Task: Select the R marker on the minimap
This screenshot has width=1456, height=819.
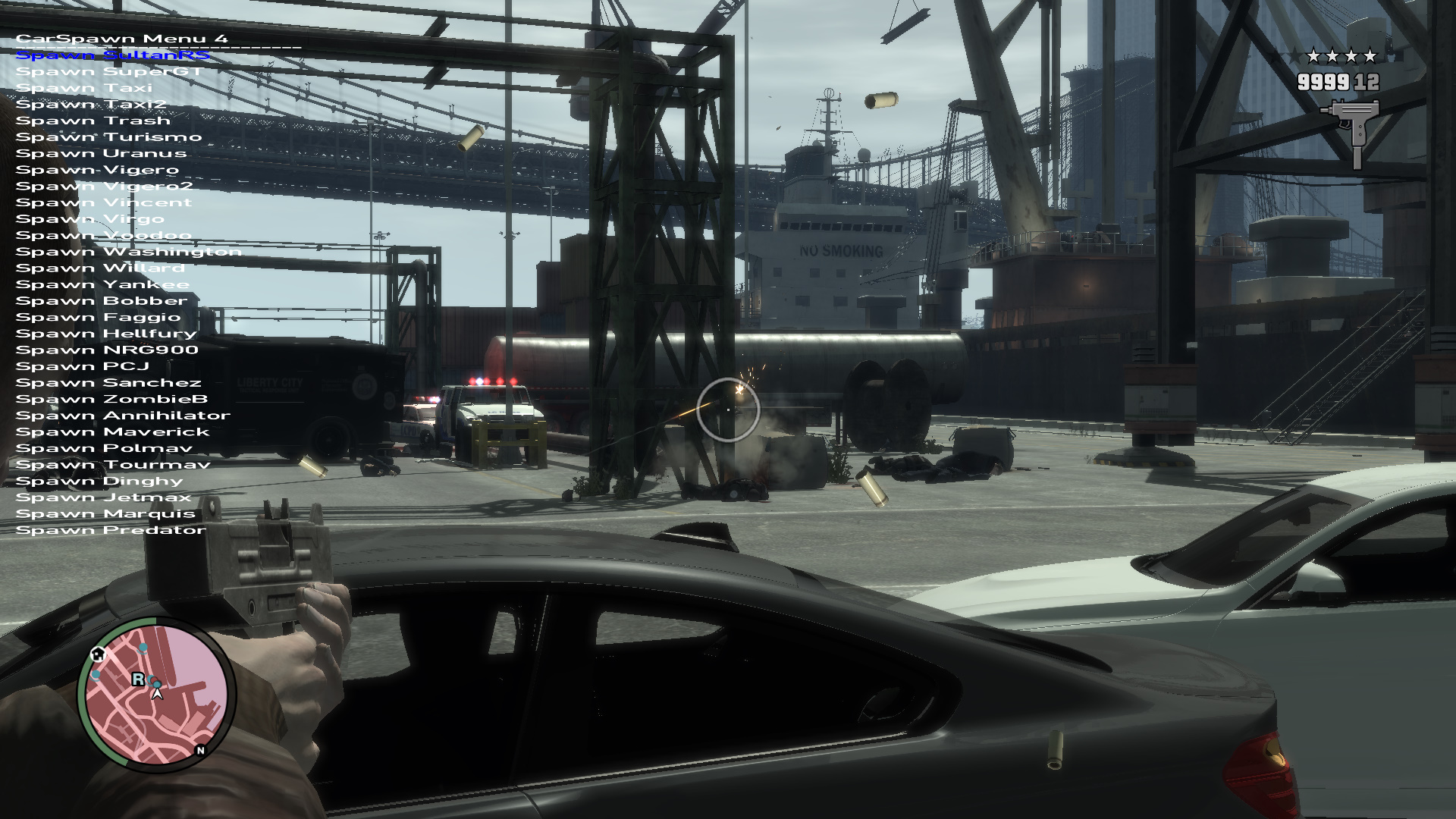Action: click(x=138, y=679)
